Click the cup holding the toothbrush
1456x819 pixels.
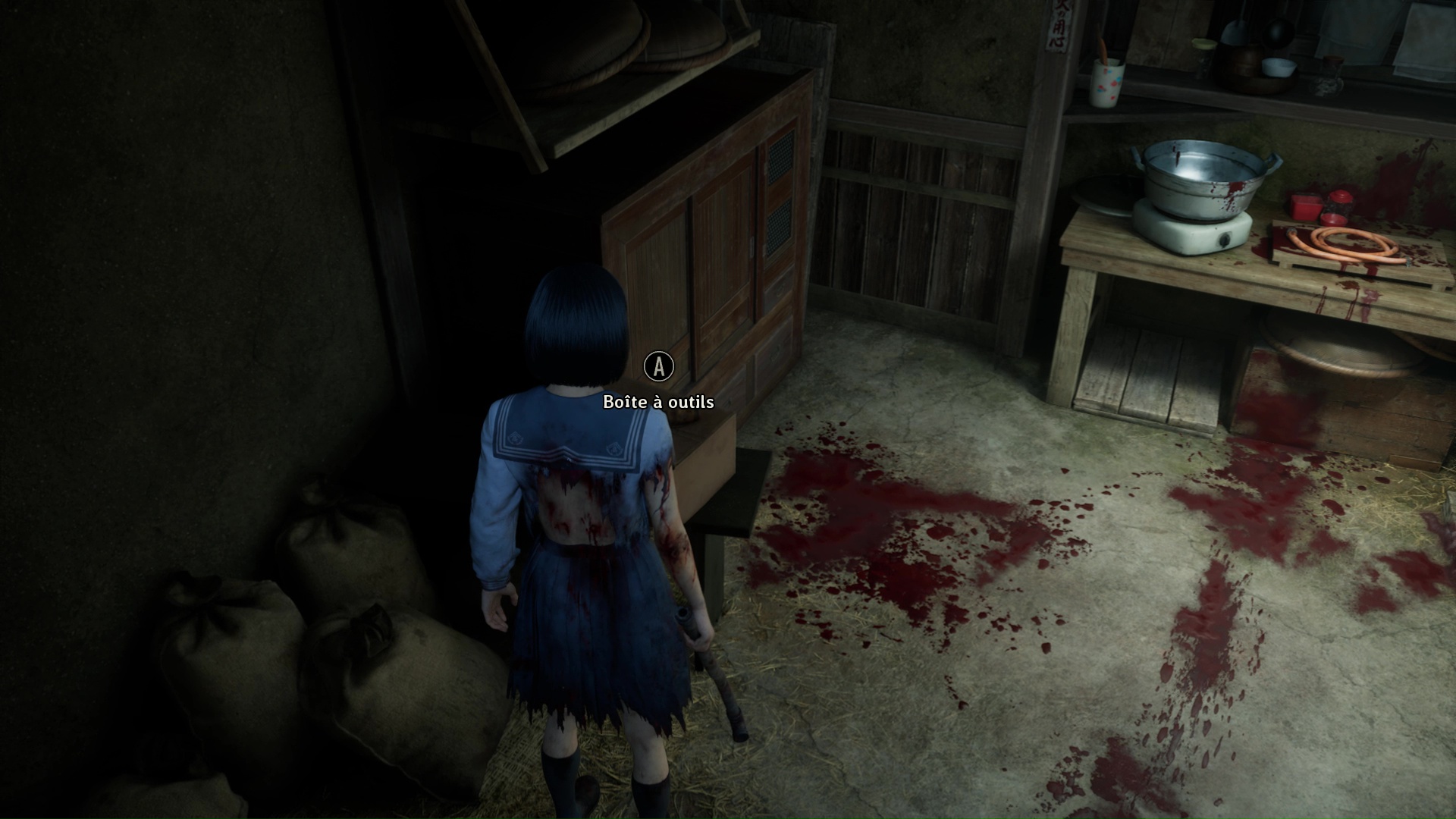tap(1106, 83)
